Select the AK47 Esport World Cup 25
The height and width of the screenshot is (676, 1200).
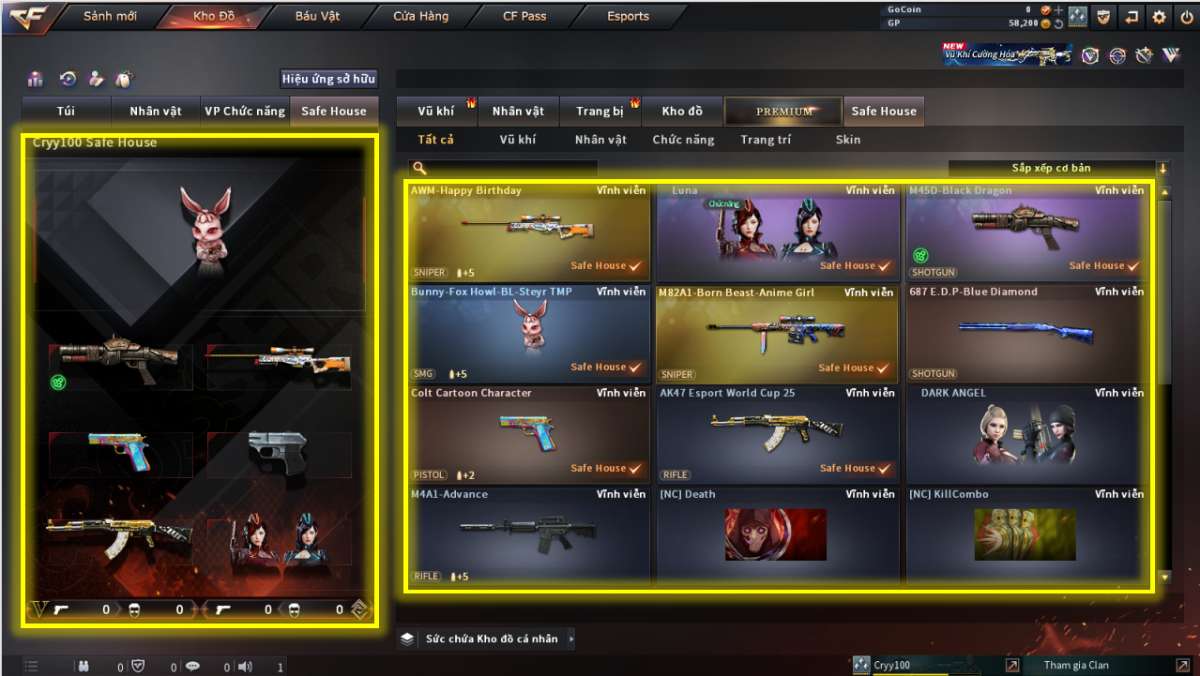coord(776,434)
